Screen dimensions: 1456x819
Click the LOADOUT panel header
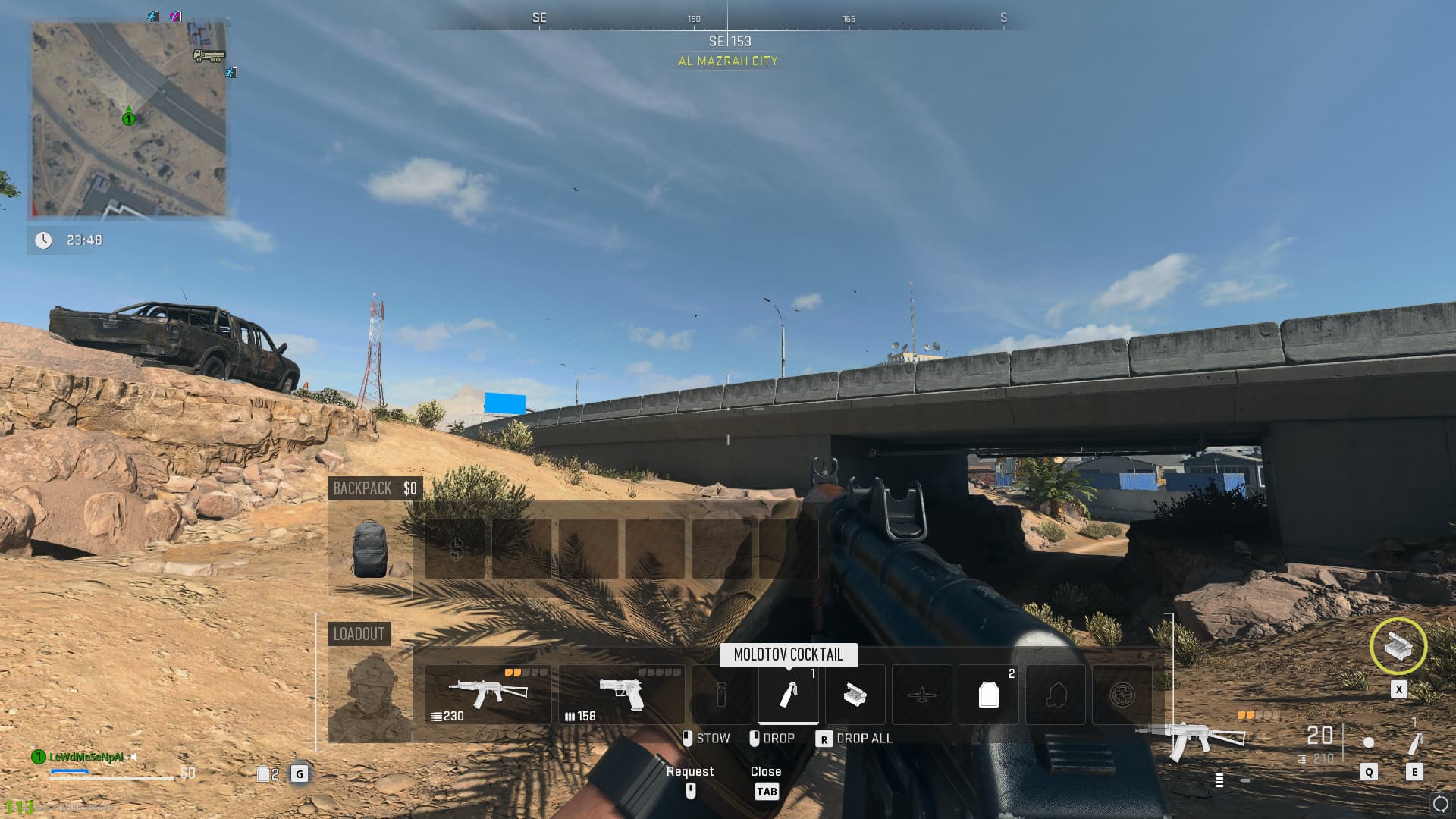[x=360, y=634]
